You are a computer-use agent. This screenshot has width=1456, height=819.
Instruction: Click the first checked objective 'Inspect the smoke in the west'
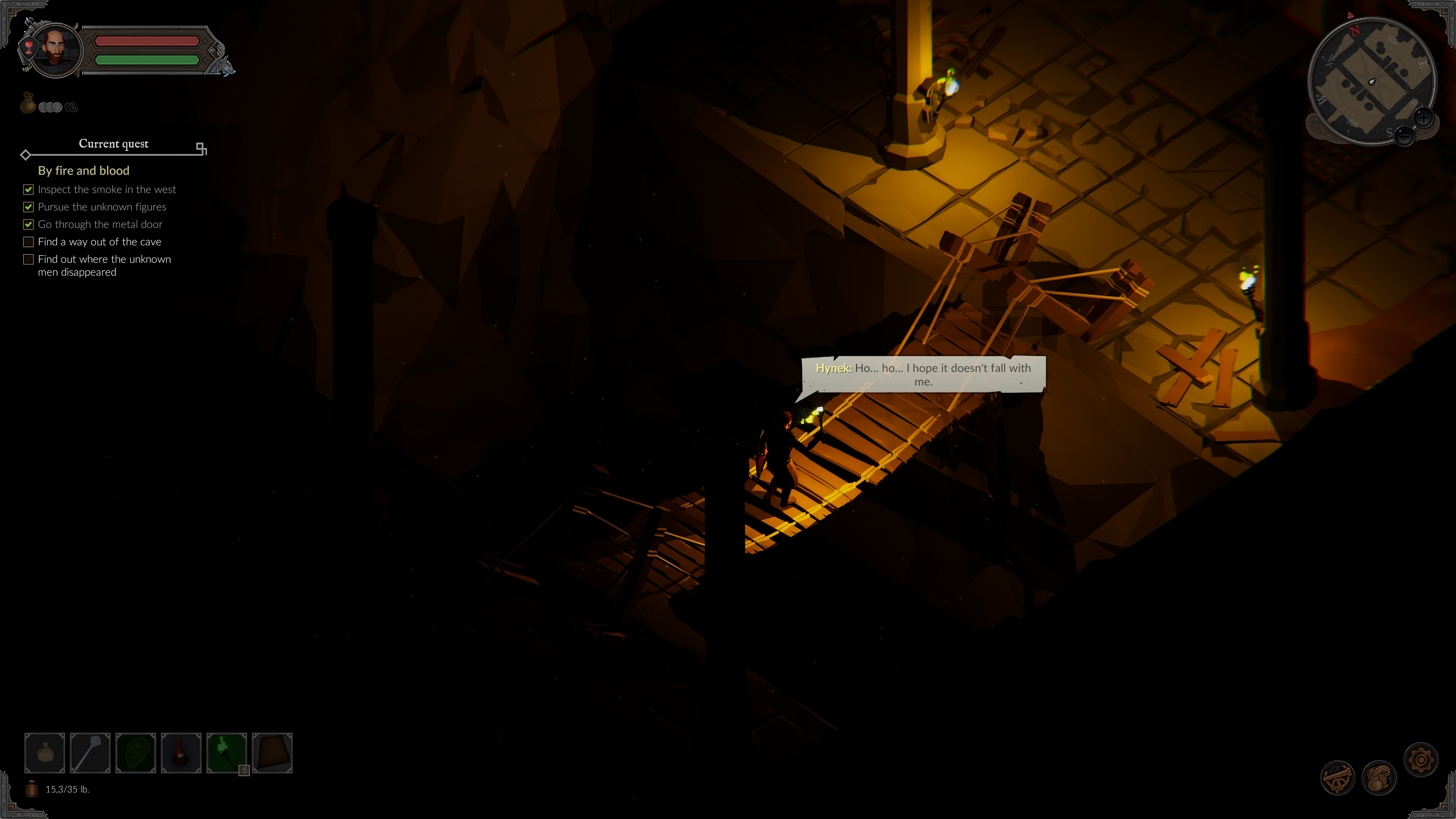tap(107, 189)
